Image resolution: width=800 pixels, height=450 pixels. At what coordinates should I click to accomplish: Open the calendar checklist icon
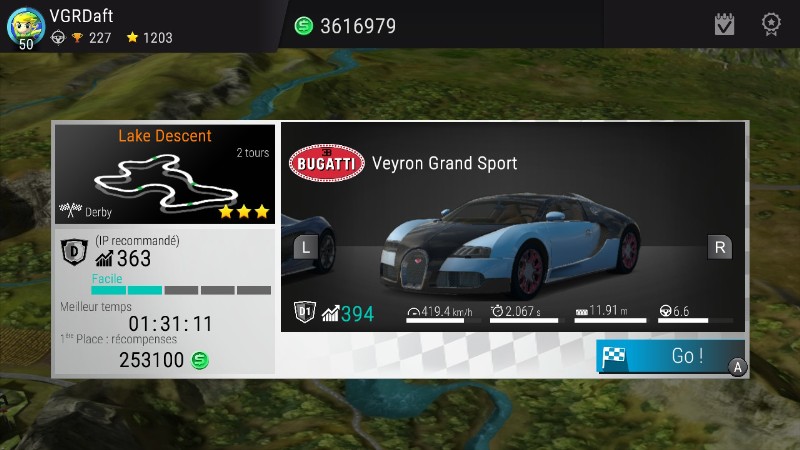click(725, 24)
